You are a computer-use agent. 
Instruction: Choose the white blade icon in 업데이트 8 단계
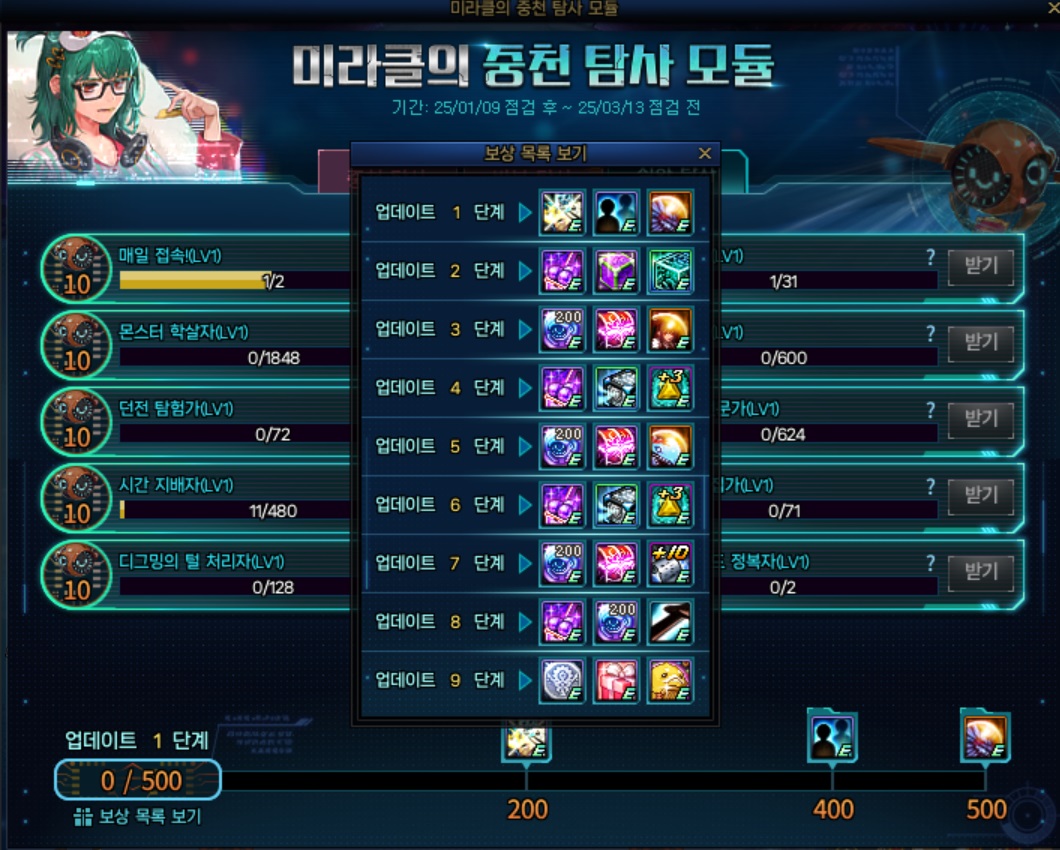pyautogui.click(x=670, y=622)
